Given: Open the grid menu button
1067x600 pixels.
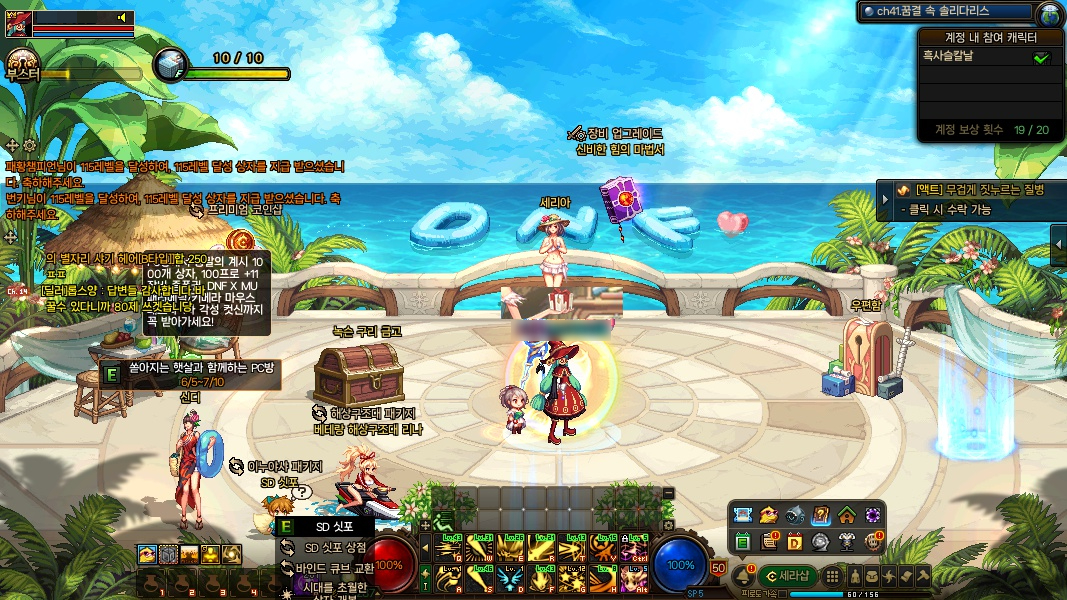Looking at the screenshot, I should point(831,576).
